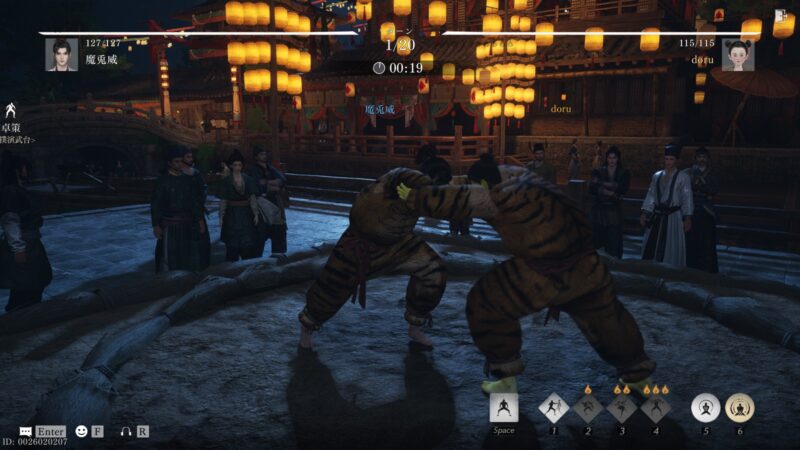Viewport: 800px width, 450px height.
Task: Trigger the two-flame skill in slot 3
Action: (x=622, y=408)
